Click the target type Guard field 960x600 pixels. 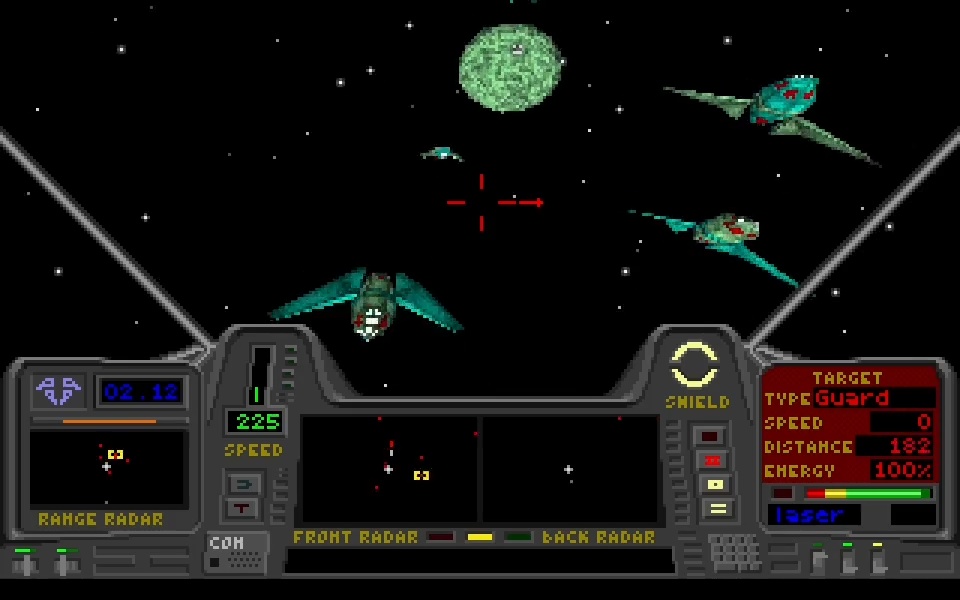pos(874,398)
